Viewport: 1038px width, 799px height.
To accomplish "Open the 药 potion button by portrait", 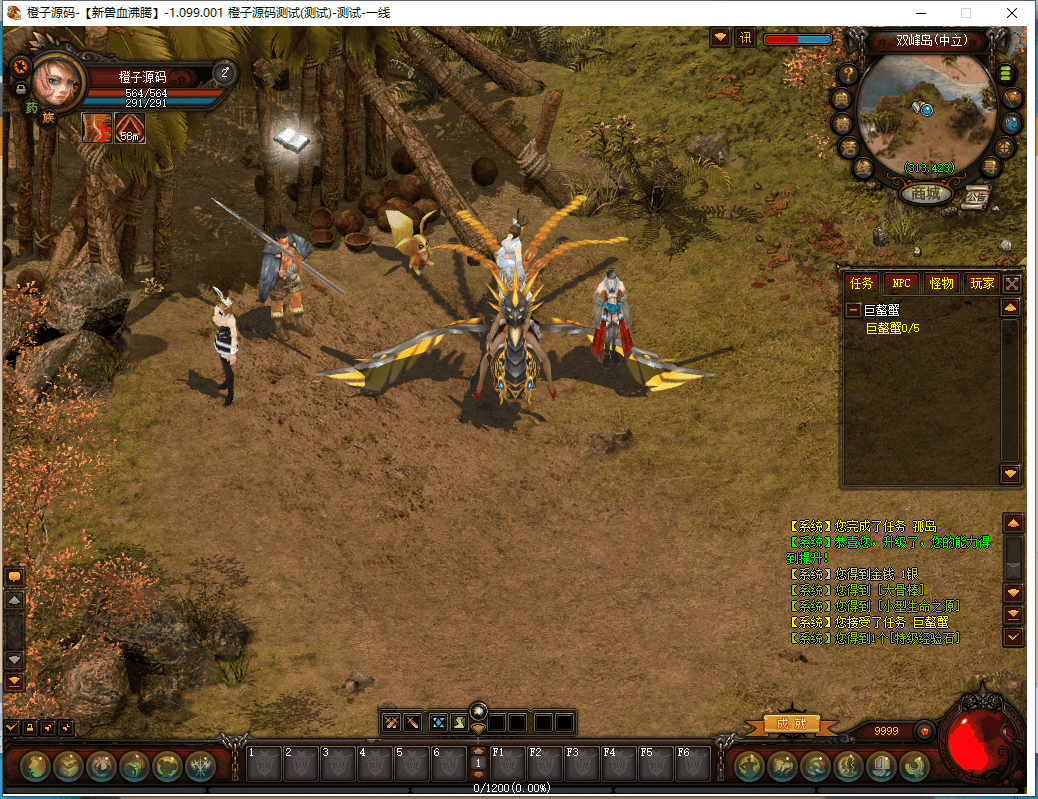I will [31, 107].
